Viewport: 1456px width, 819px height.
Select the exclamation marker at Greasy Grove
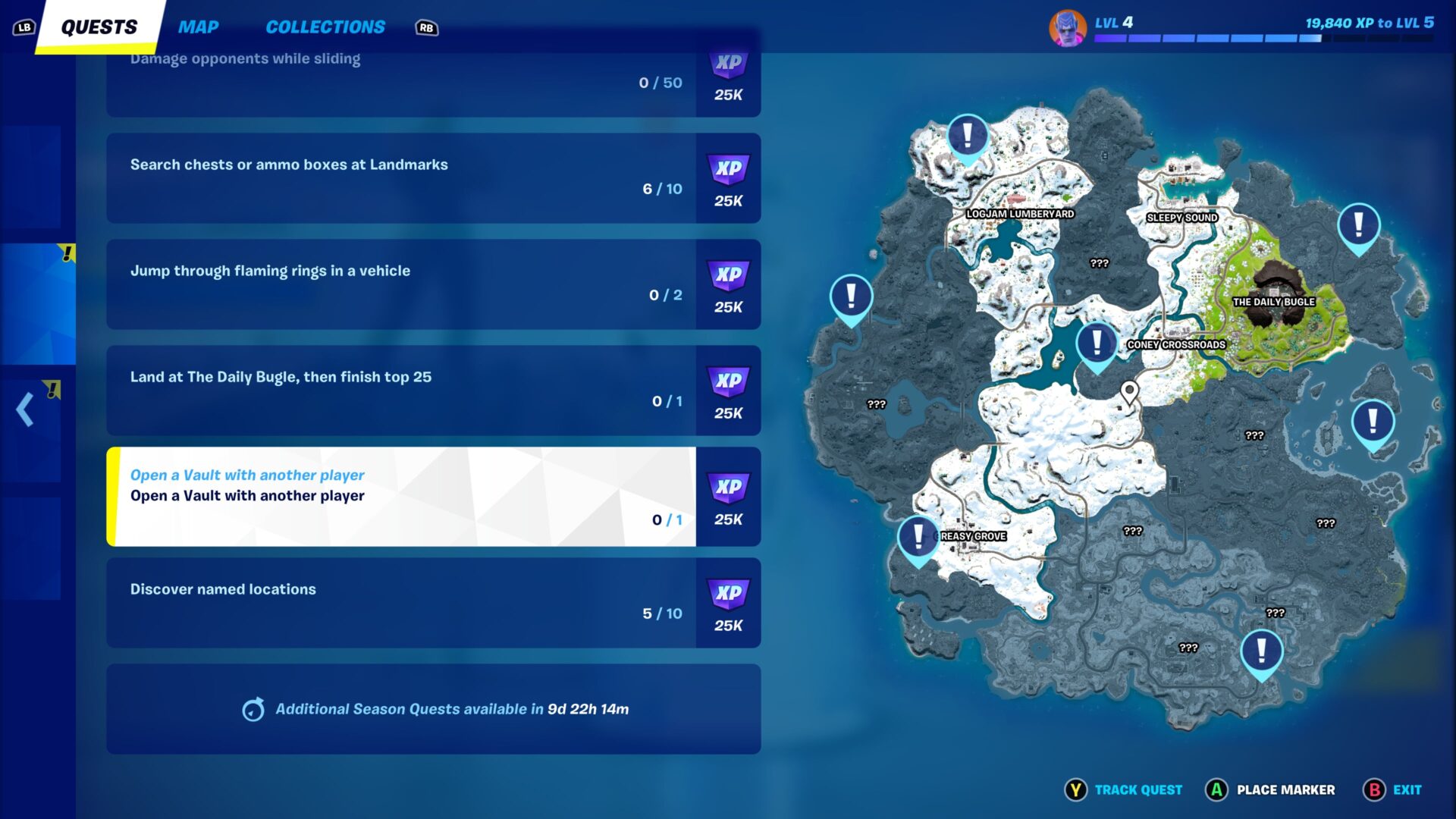click(x=917, y=536)
